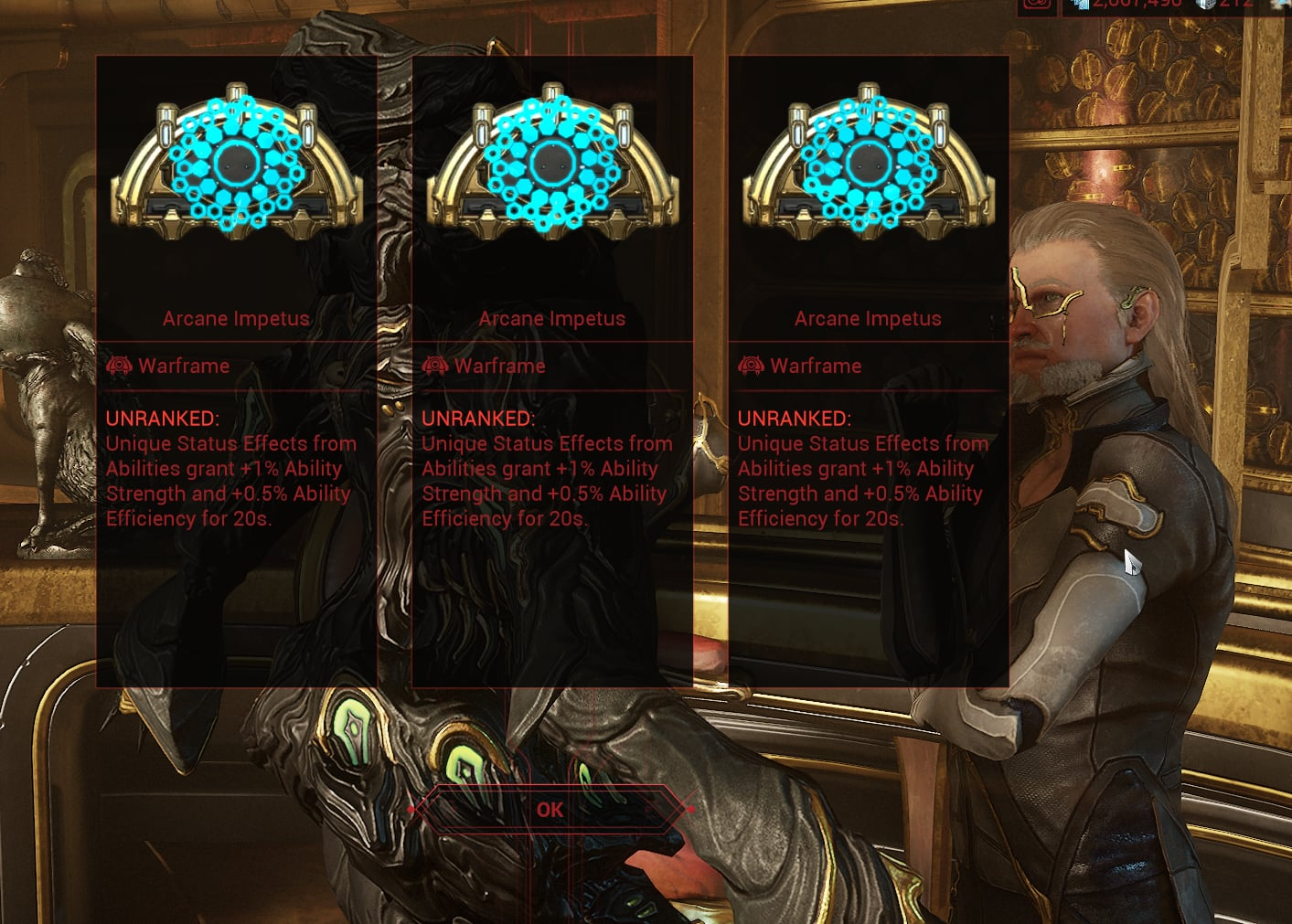Confirm the Arcane Impetus rewards with OK
The width and height of the screenshot is (1292, 924).
pos(550,810)
